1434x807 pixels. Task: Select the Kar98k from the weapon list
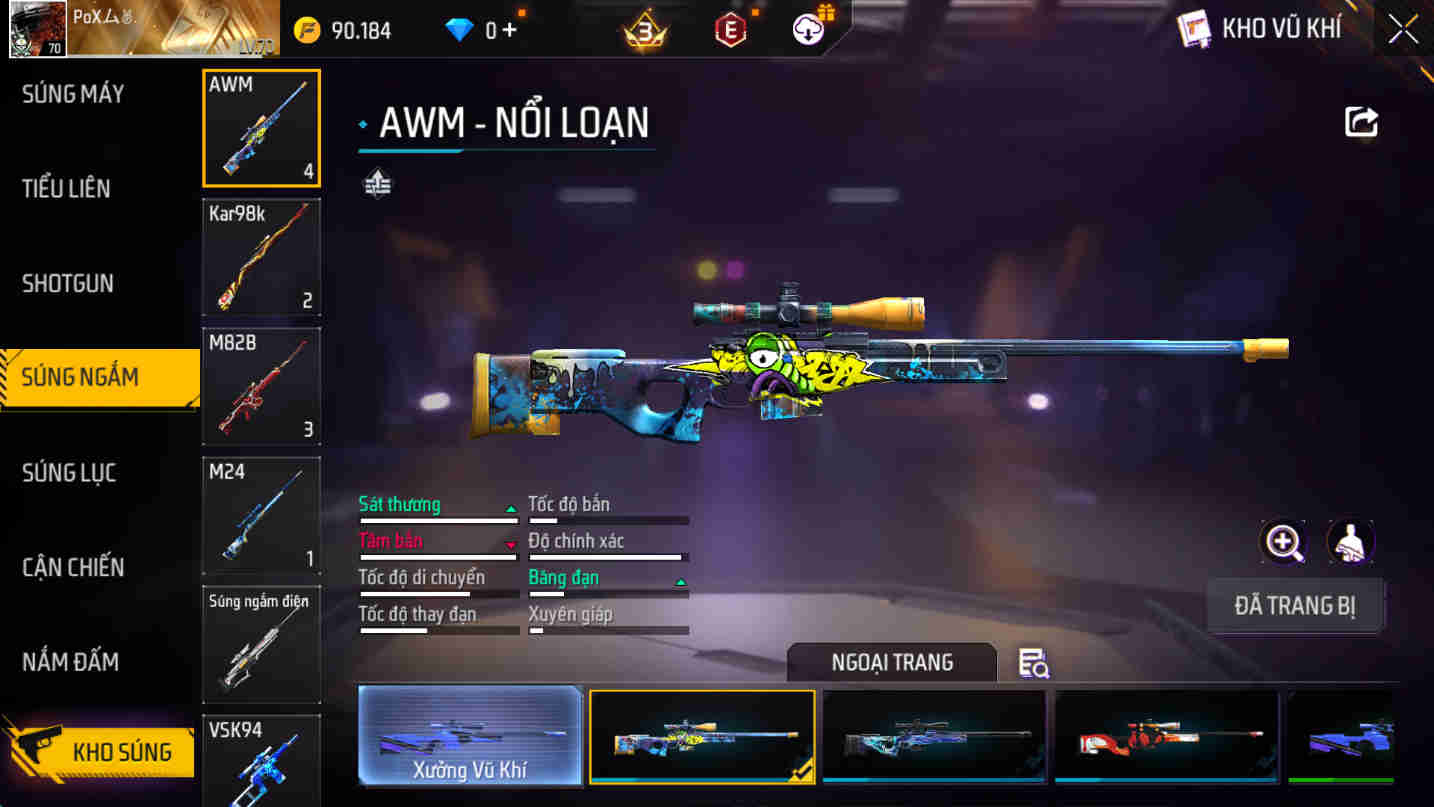[x=260, y=257]
